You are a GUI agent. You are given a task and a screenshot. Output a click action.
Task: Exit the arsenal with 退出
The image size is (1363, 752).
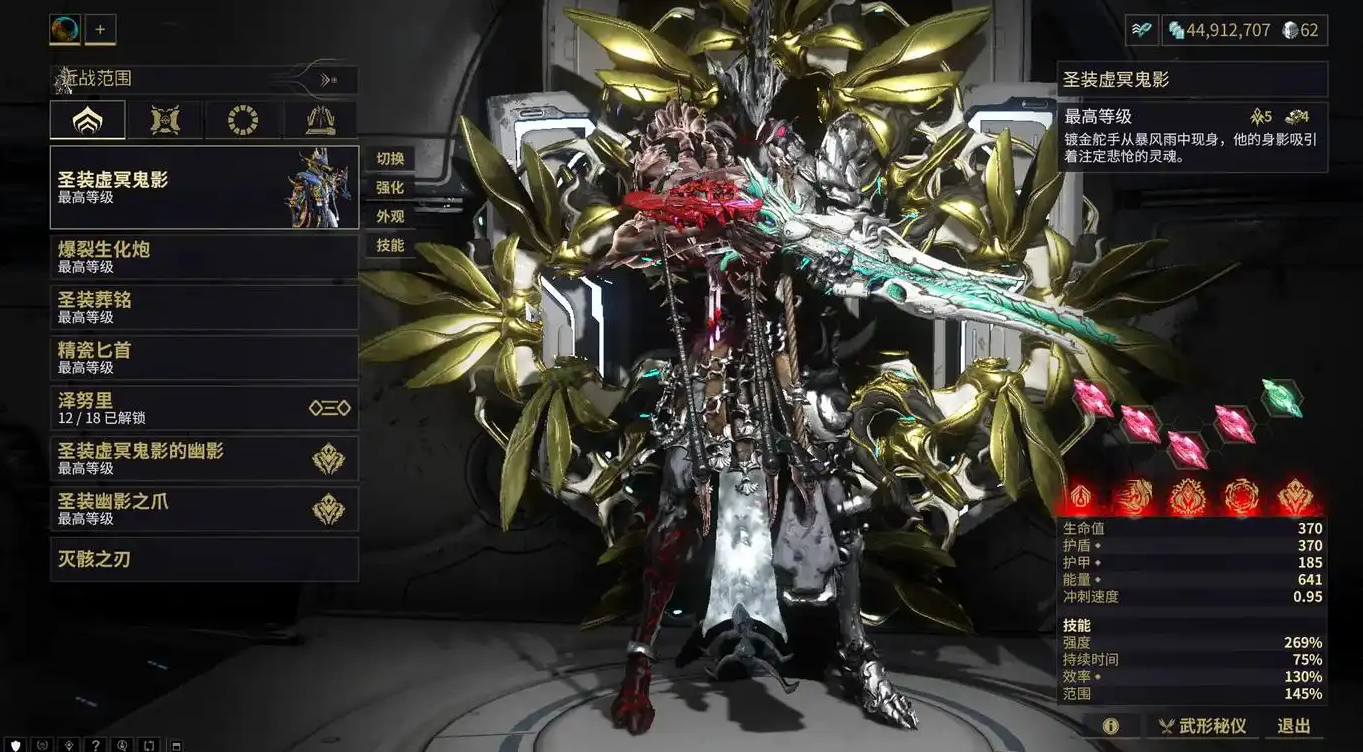tap(1294, 726)
